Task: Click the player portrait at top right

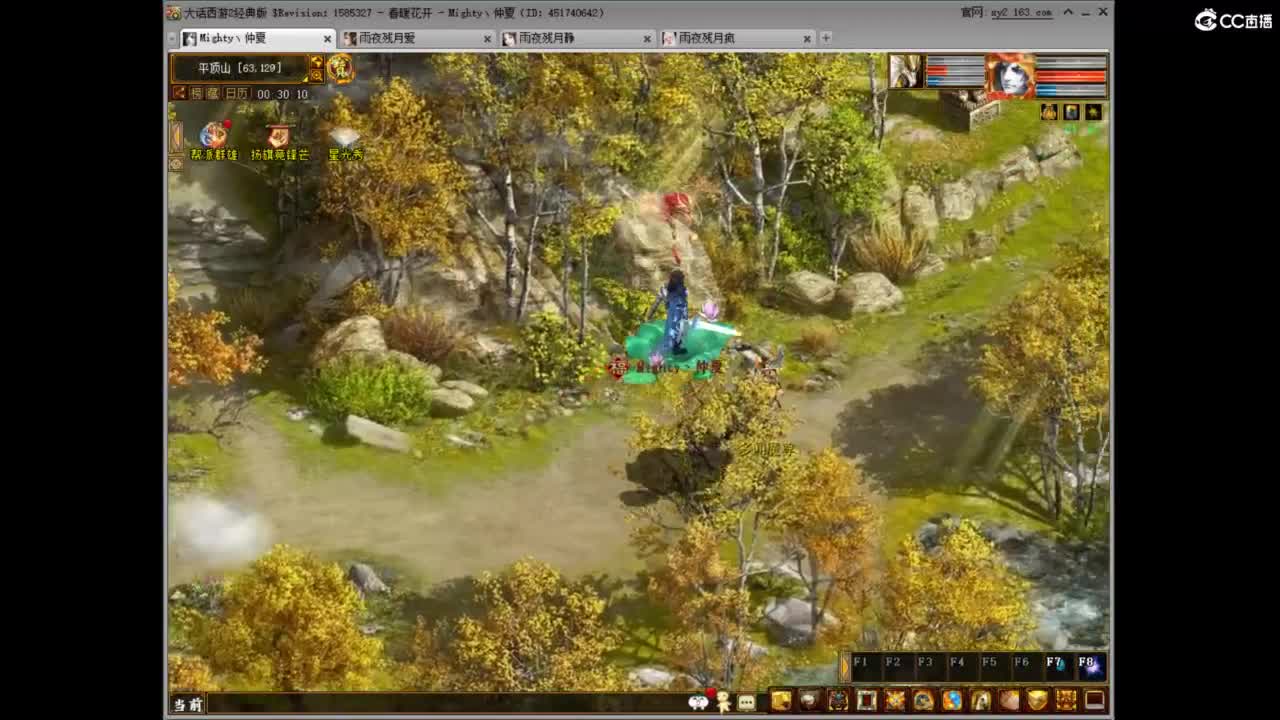Action: pos(1009,76)
